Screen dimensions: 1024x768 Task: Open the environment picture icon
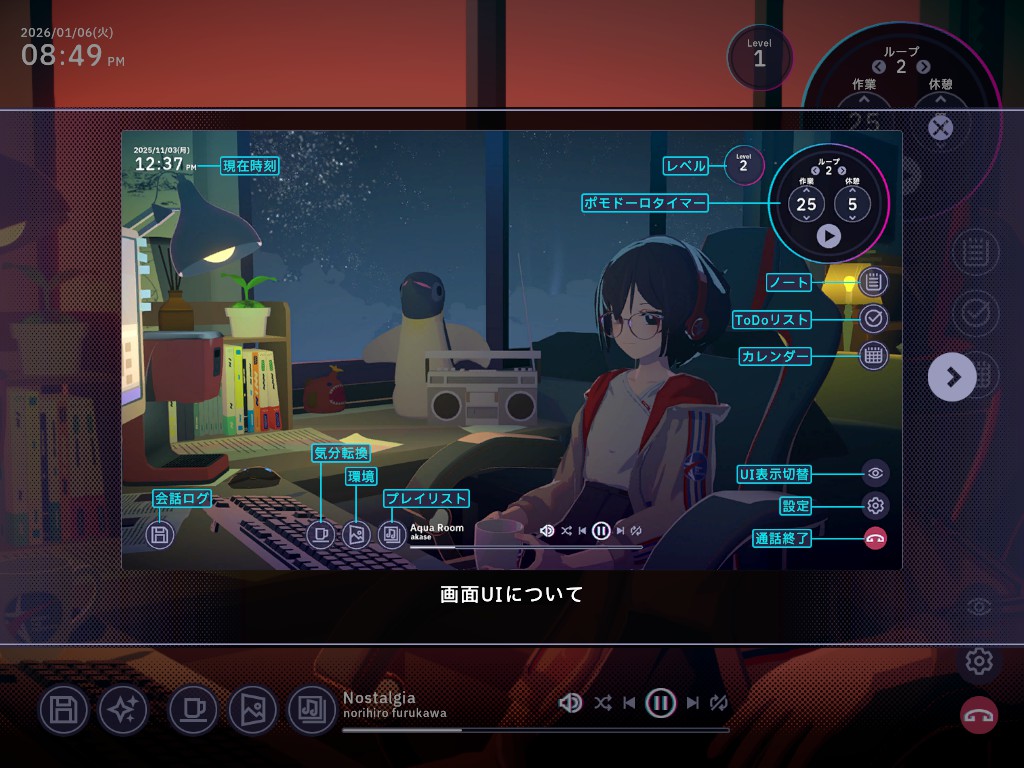pos(252,710)
